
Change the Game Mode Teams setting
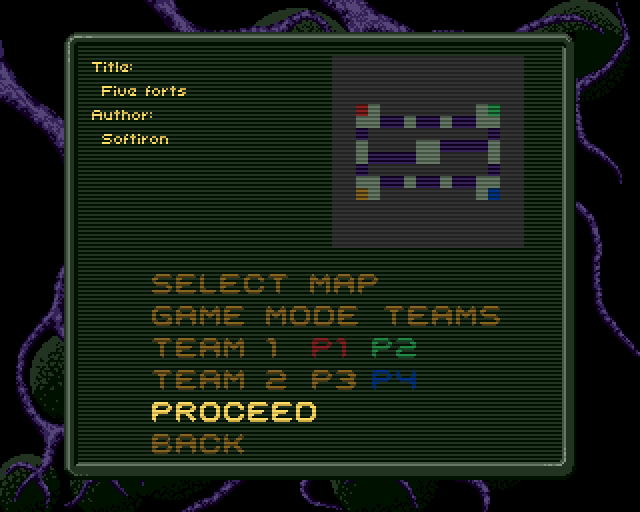(325, 316)
